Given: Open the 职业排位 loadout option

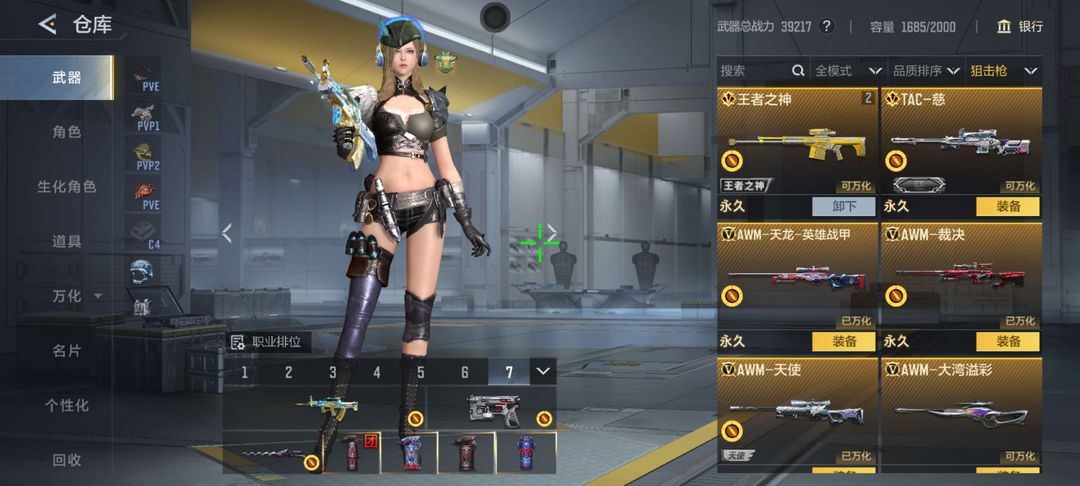Looking at the screenshot, I should coord(268,342).
